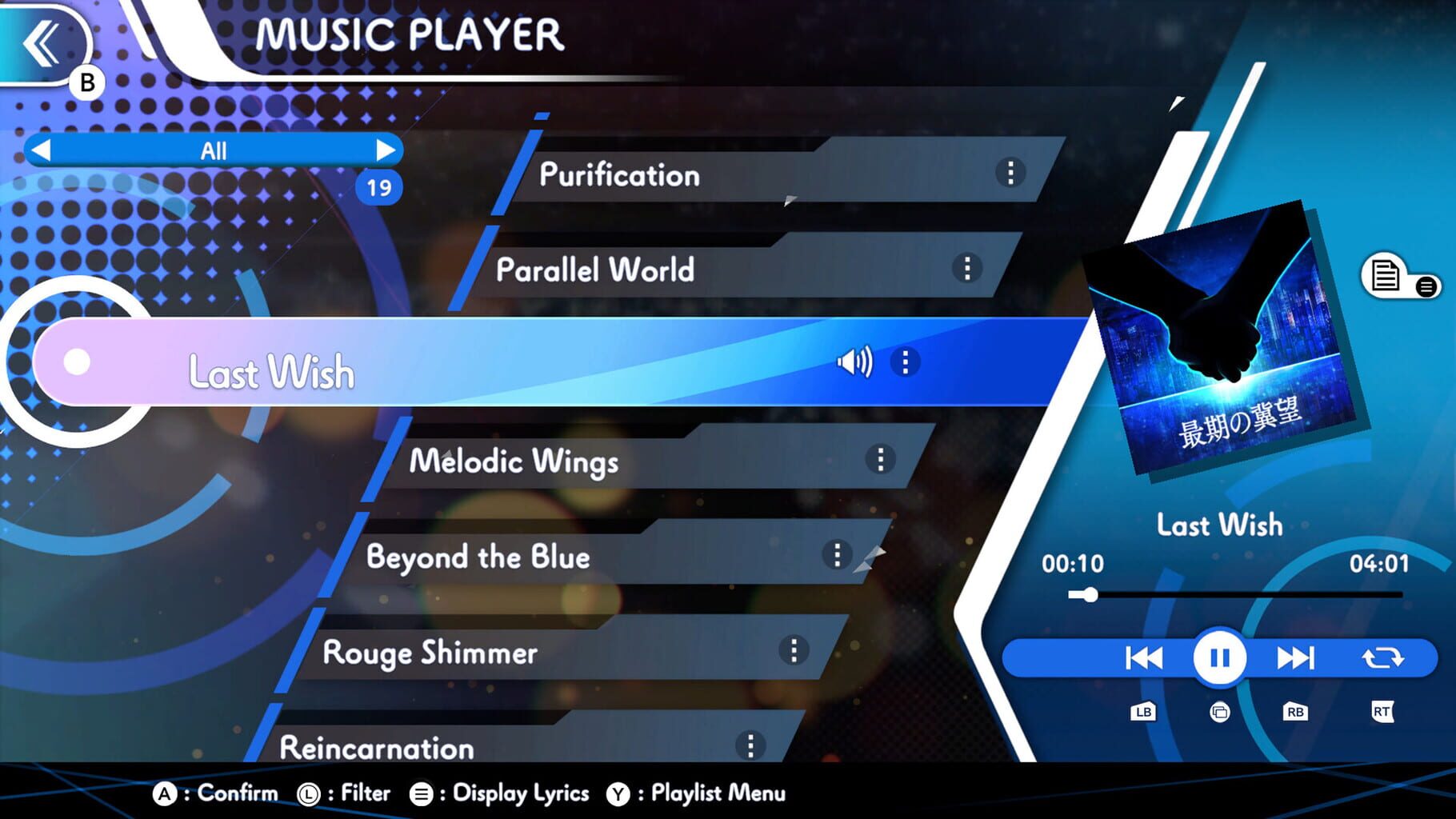Pause the currently playing Last Wish track
1456x819 pixels.
click(x=1219, y=657)
